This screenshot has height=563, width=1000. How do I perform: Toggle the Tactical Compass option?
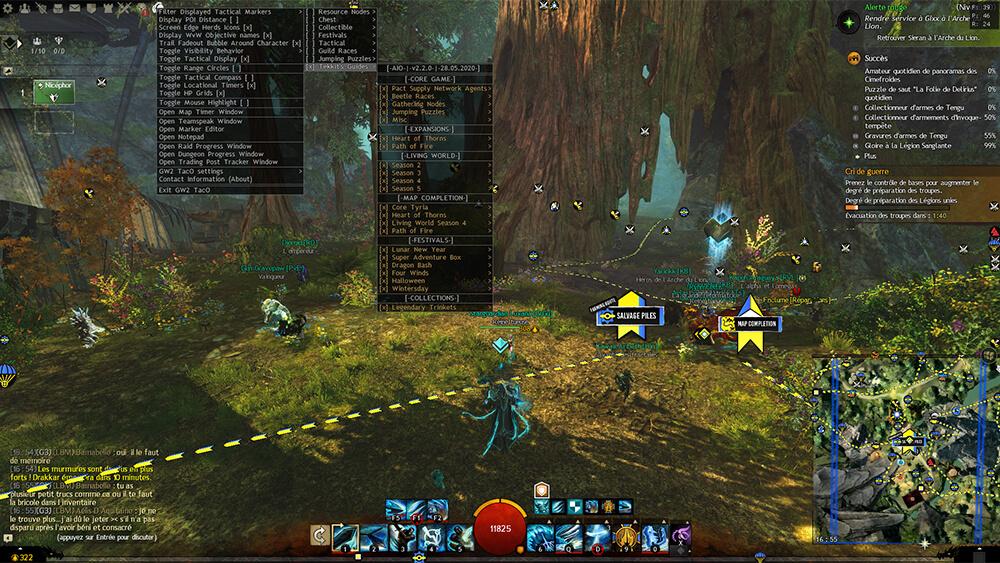click(205, 77)
